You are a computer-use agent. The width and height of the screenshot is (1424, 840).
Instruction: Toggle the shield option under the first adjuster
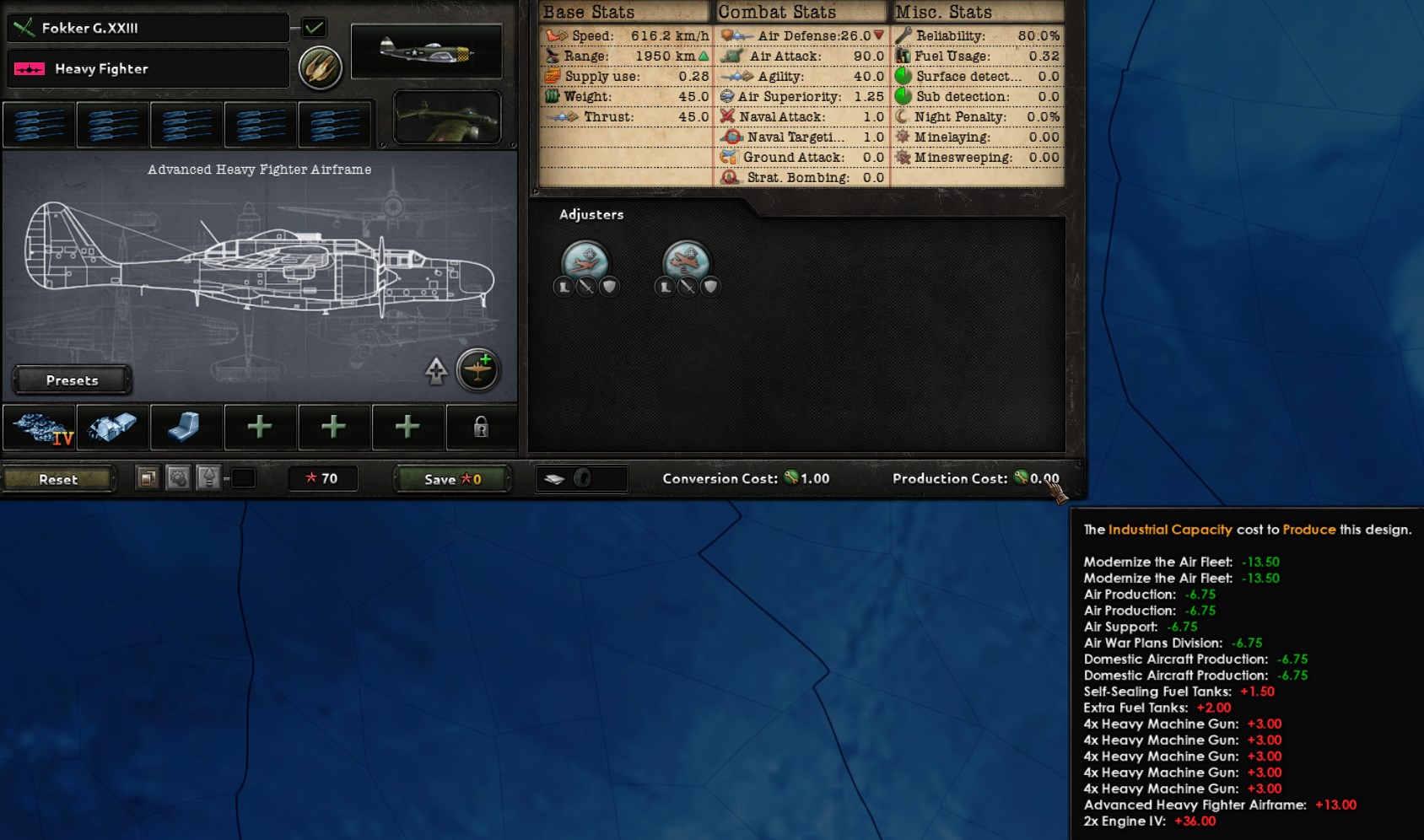click(610, 288)
